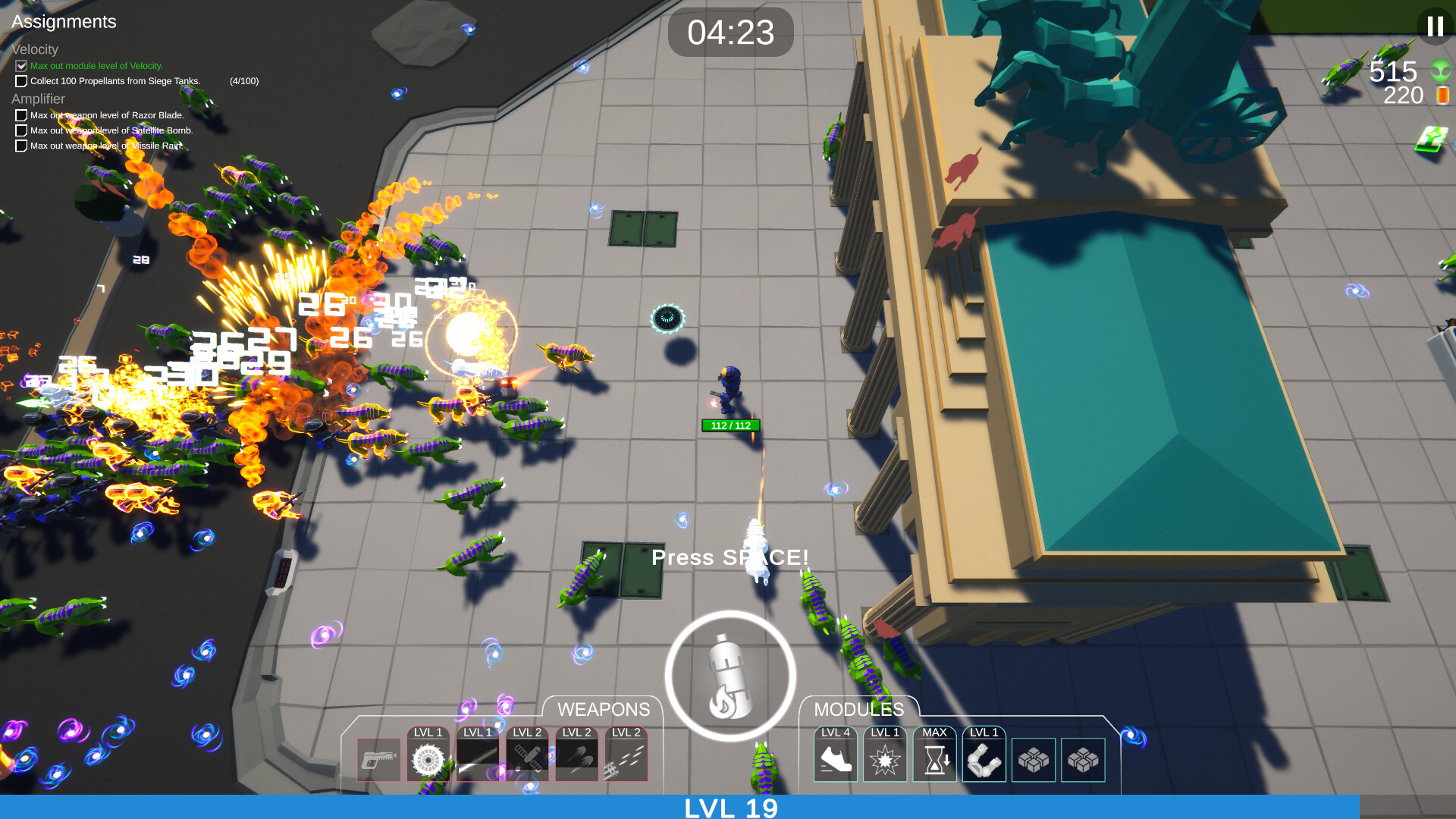Image resolution: width=1456 pixels, height=819 pixels.
Task: Select the Missile Rain weapon icon
Action: coord(627,759)
